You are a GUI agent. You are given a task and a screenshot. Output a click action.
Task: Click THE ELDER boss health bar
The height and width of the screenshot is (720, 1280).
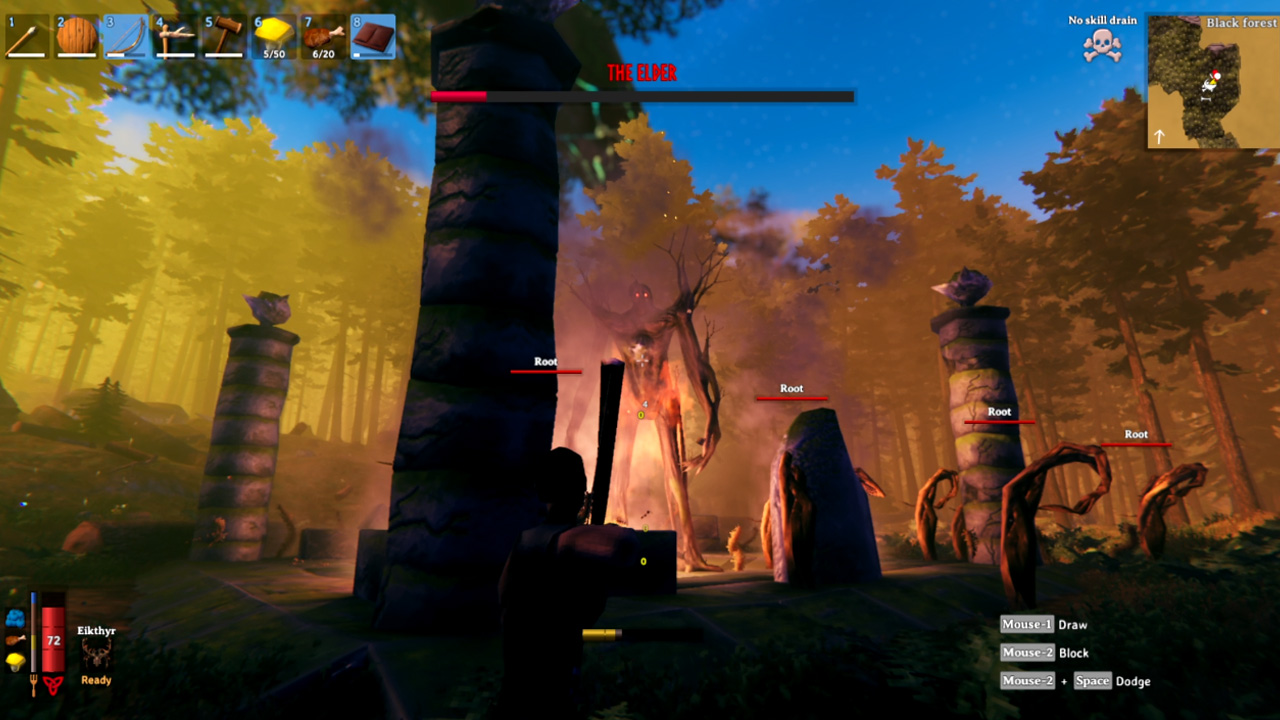641,96
